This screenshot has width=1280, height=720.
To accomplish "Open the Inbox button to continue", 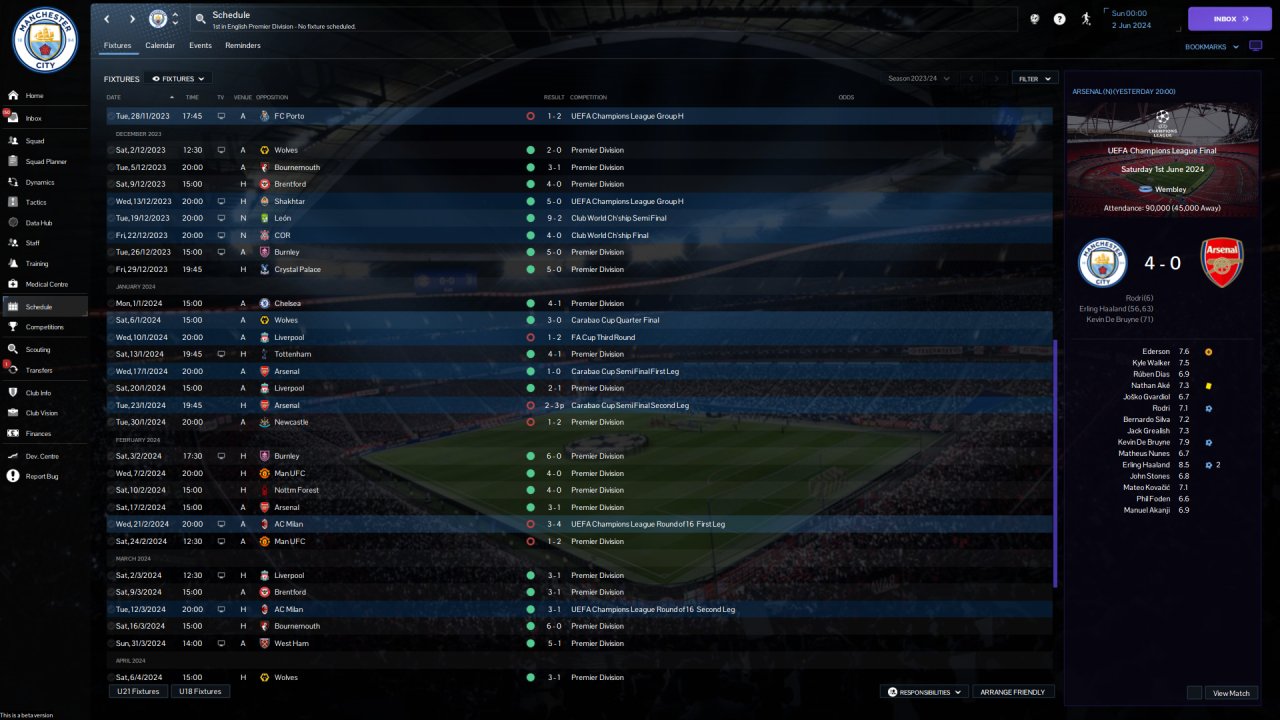I will tap(1229, 19).
